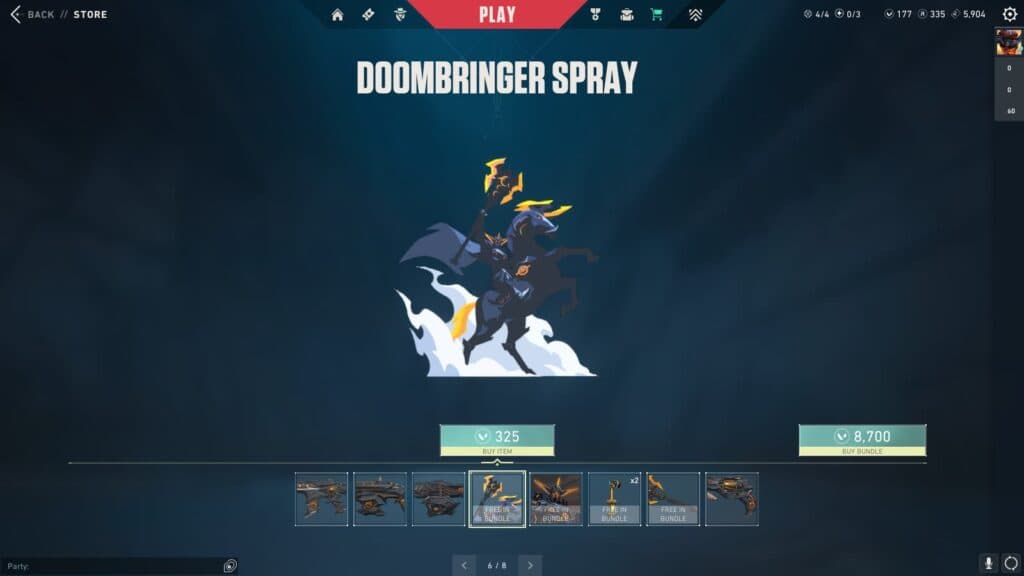This screenshot has height=576, width=1024.
Task: Show the previous bundle item
Action: [464, 565]
